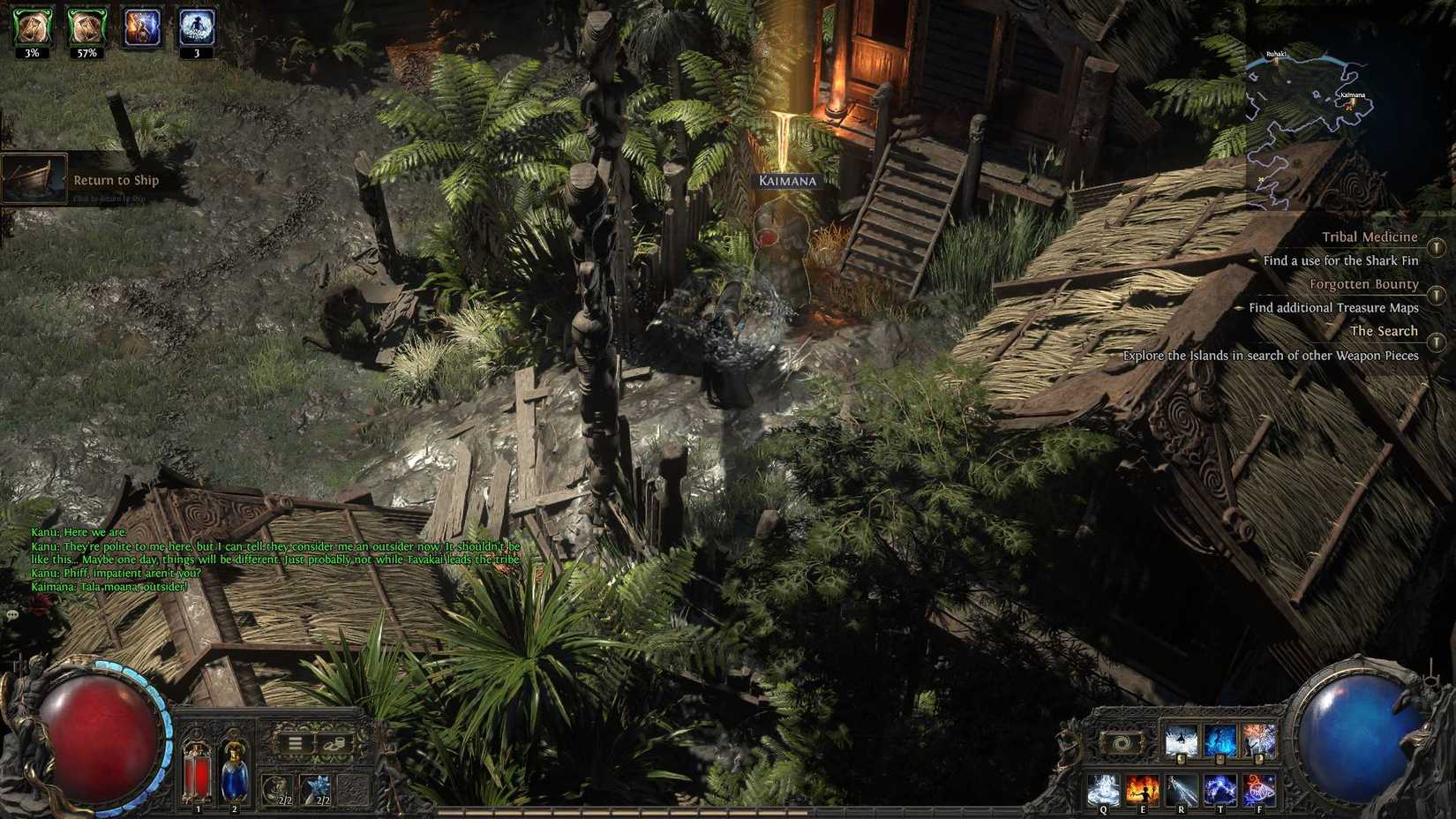Cast the lightning arc skill on T
This screenshot has width=1456, height=819.
pyautogui.click(x=1220, y=788)
